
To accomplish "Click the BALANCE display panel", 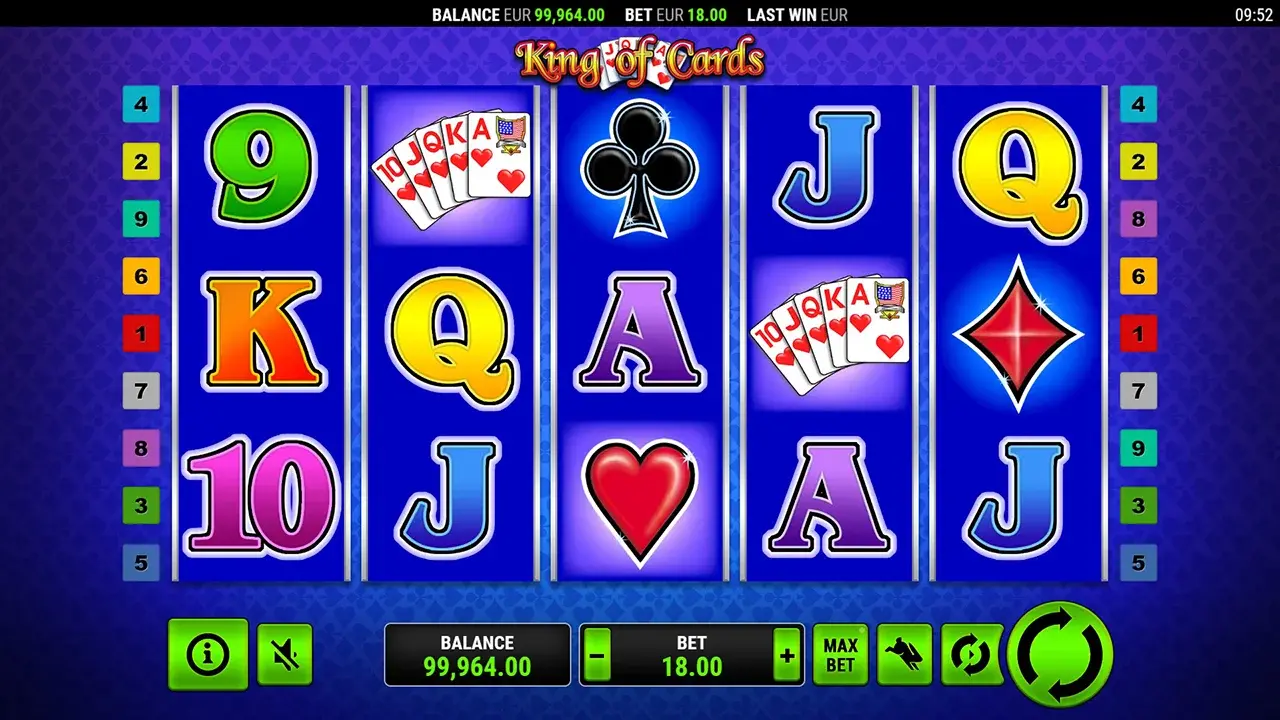I will coord(477,654).
